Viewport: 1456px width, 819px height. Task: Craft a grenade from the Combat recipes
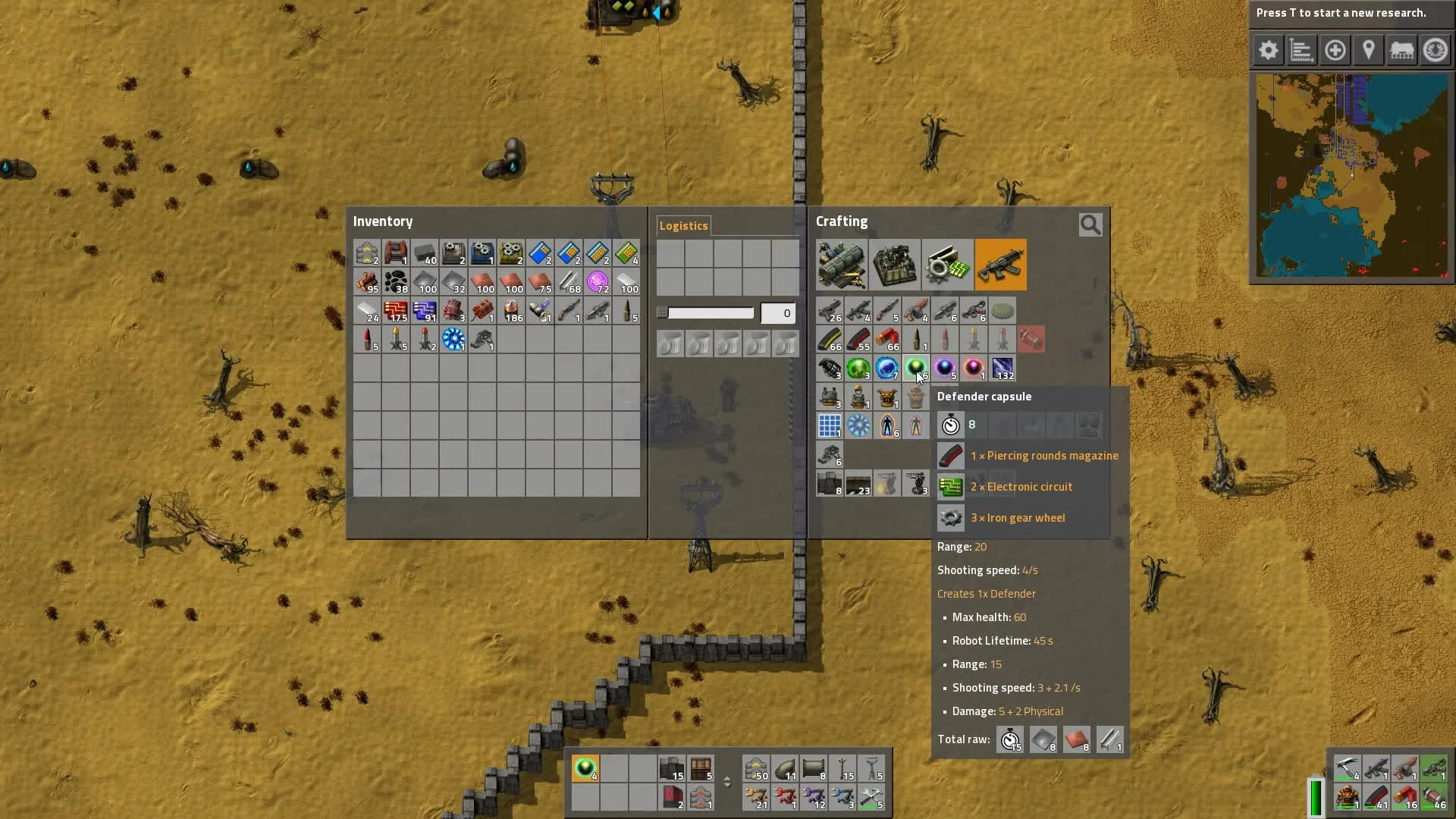[x=830, y=369]
